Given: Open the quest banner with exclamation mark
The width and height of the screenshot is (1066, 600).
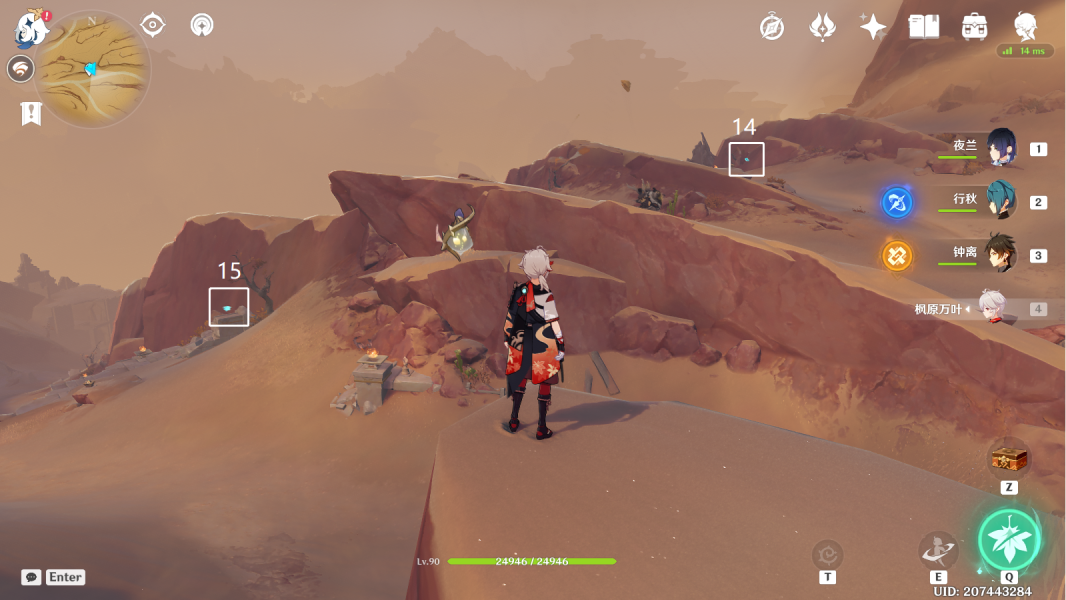Looking at the screenshot, I should click(31, 114).
